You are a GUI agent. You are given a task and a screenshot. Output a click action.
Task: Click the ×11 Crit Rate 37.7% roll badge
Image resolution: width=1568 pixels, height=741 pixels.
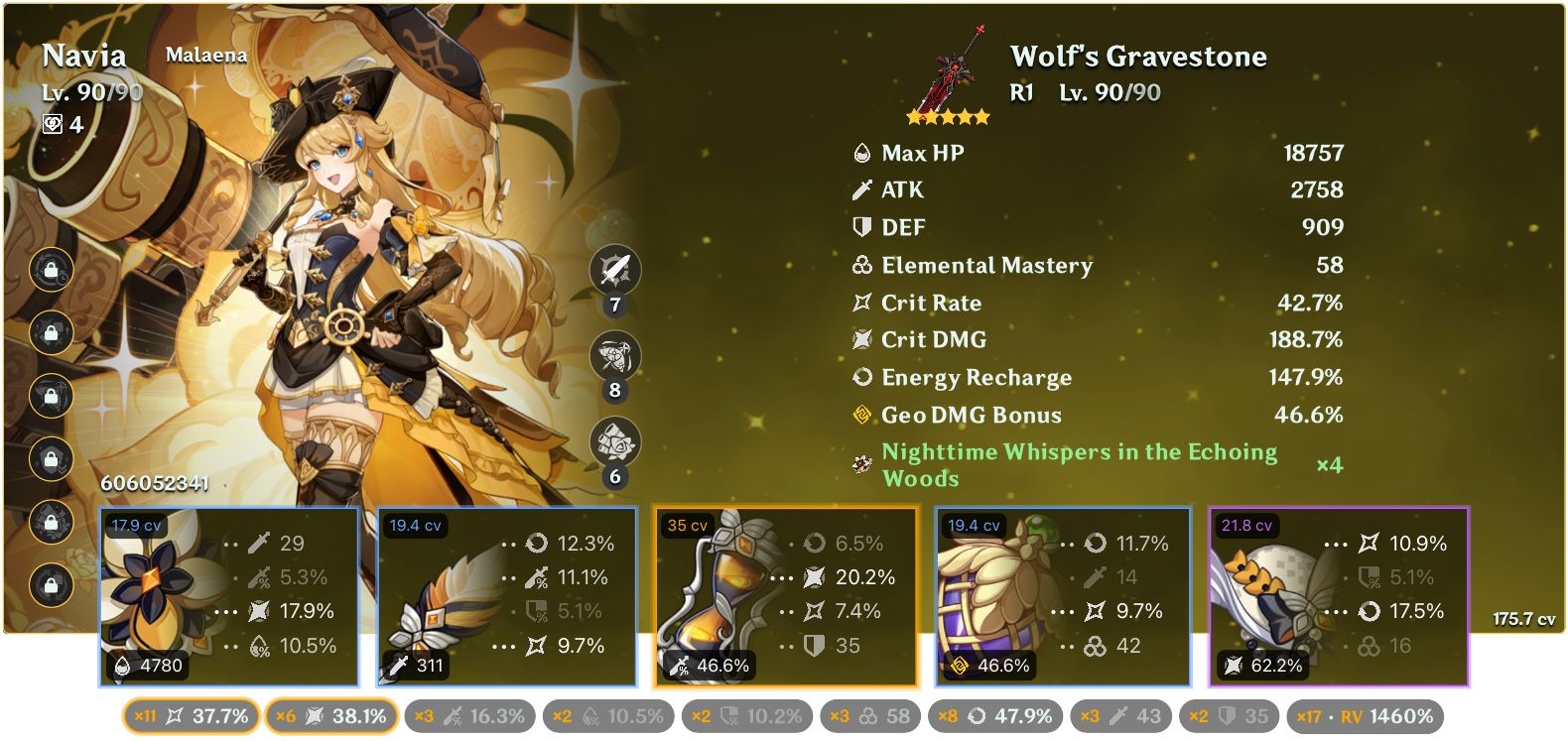[191, 713]
